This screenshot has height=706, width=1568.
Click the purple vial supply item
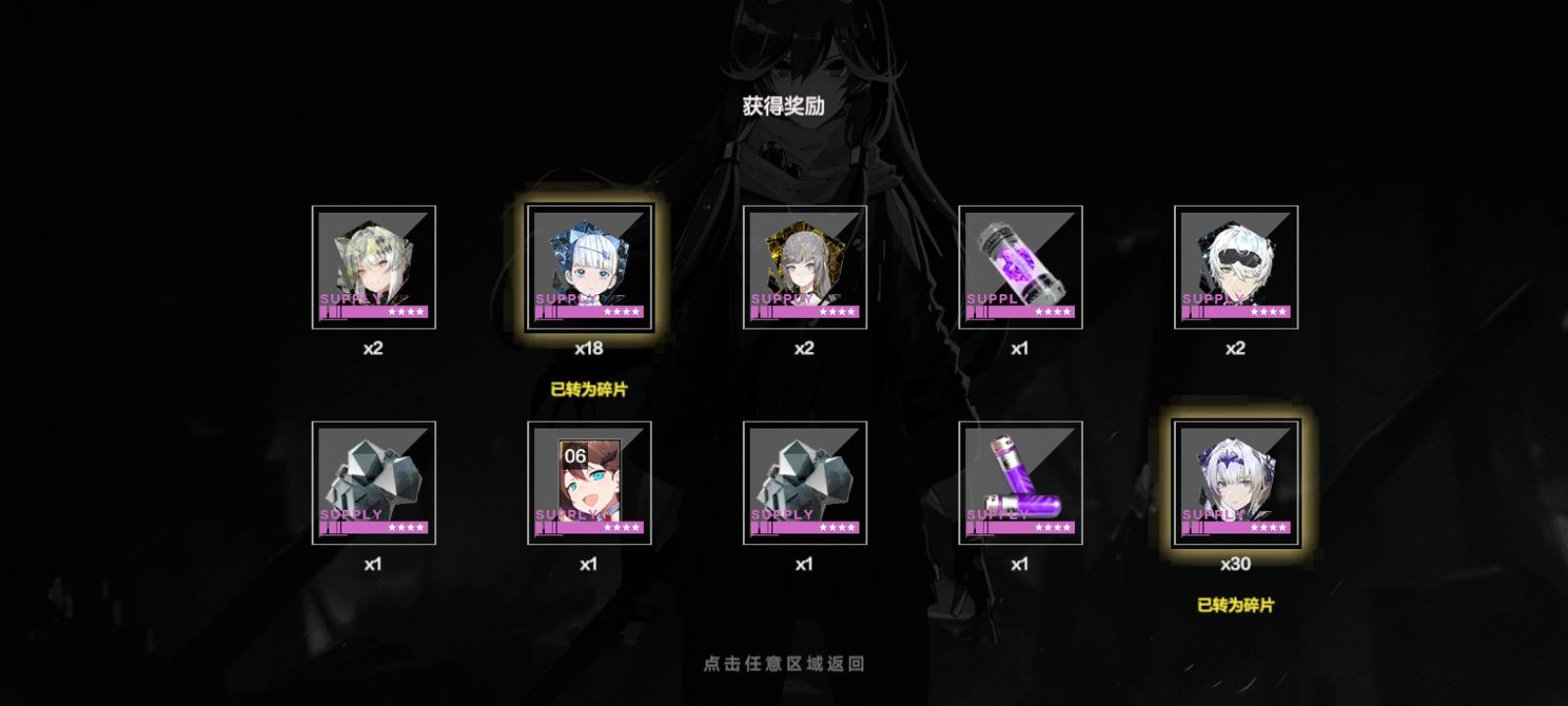pos(1022,265)
